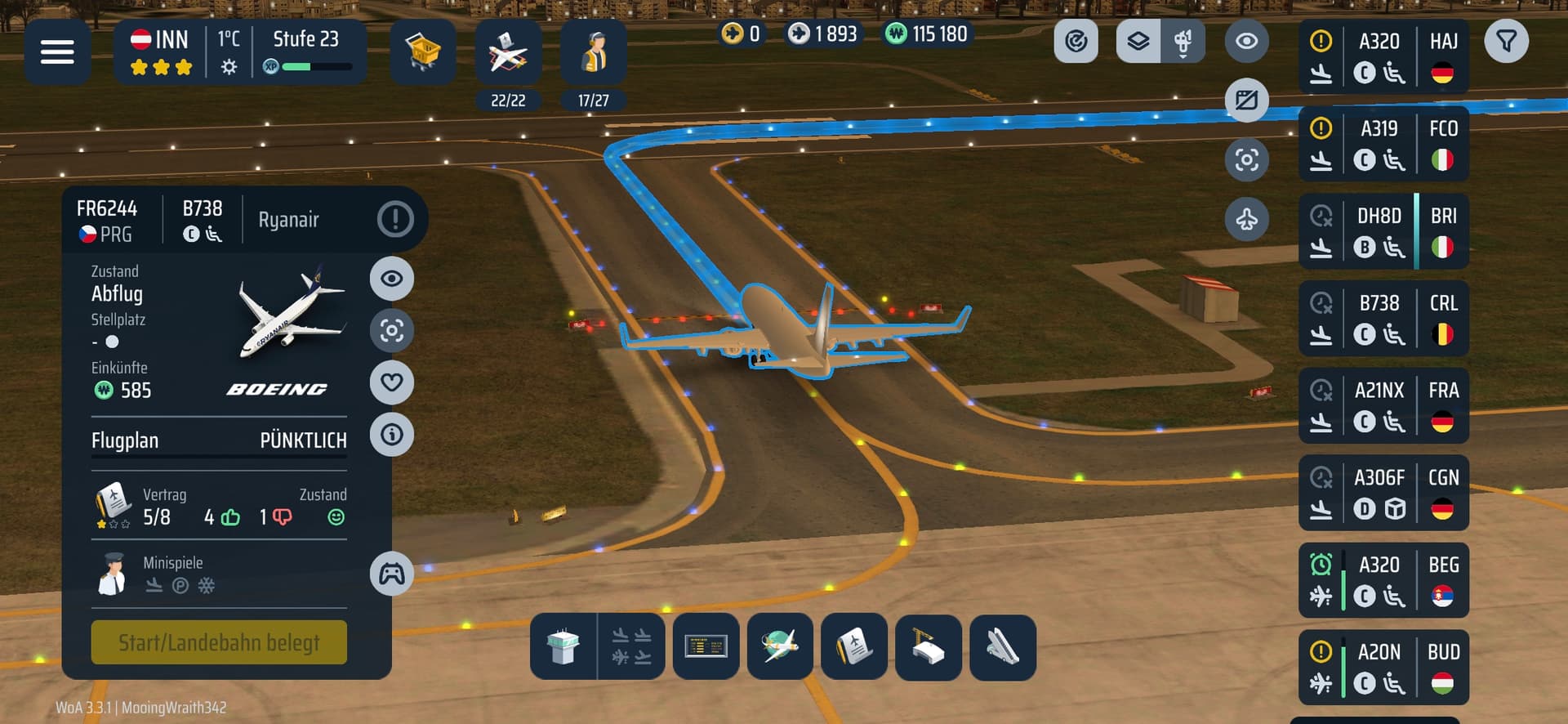Pick the A21NX FRA flight entry
Image resolution: width=1568 pixels, height=724 pixels.
point(1383,406)
